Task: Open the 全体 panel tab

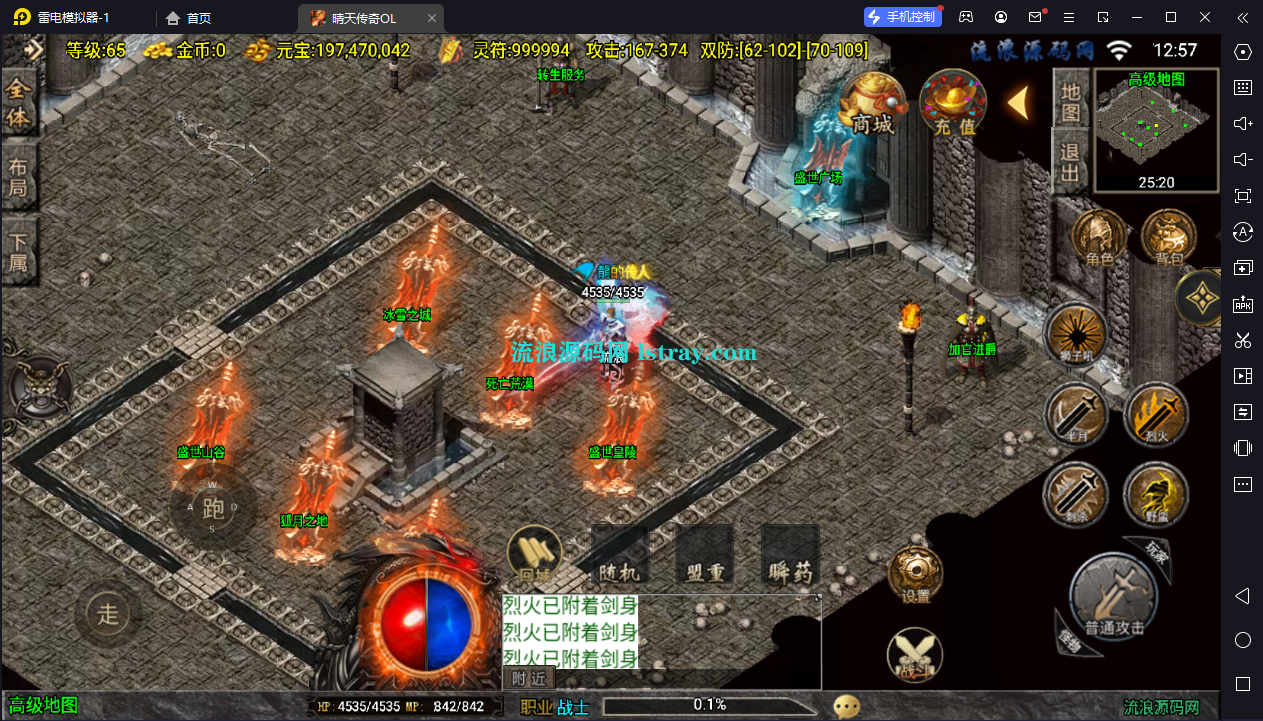Action: coord(19,104)
